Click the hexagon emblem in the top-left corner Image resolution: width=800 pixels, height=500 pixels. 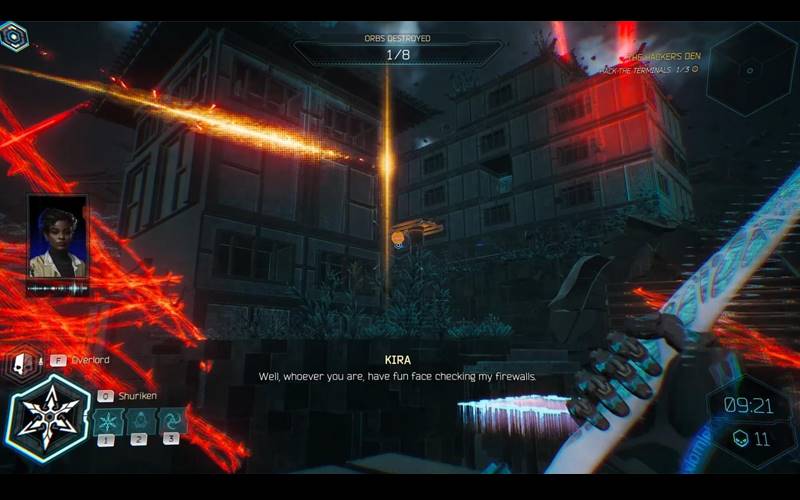(x=14, y=38)
